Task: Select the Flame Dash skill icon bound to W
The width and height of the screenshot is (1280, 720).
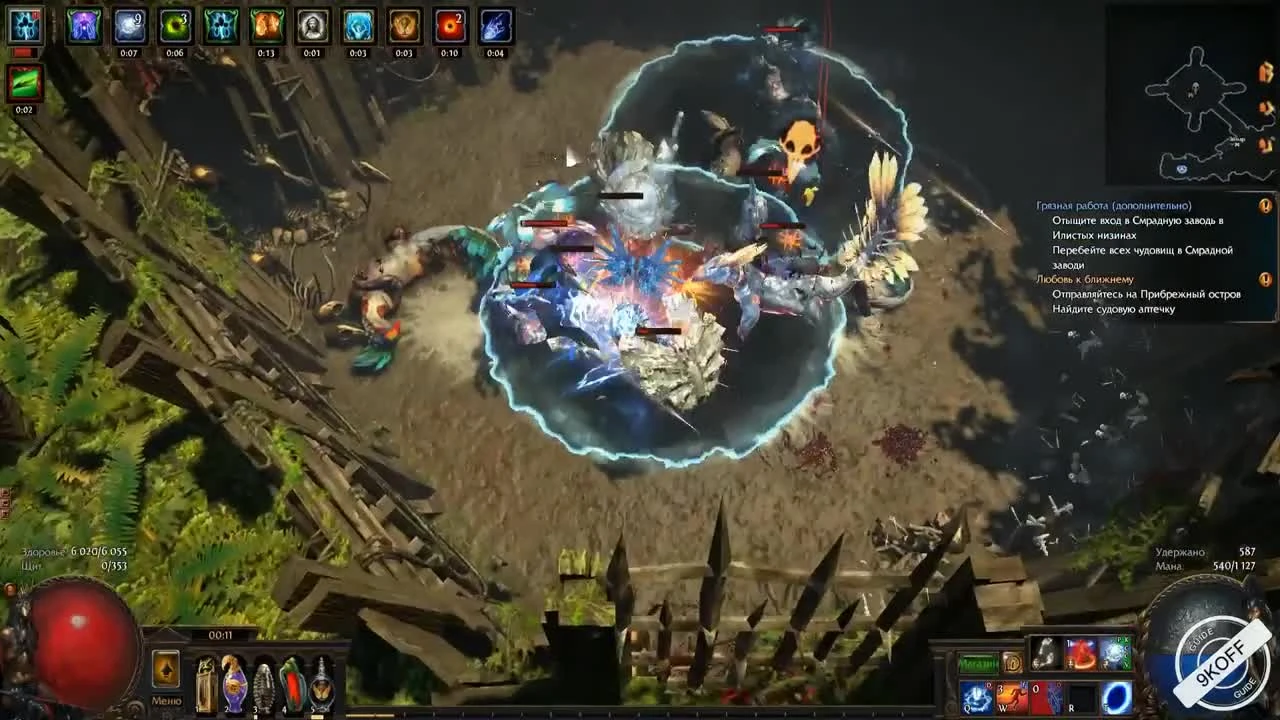Action: click(x=1012, y=695)
